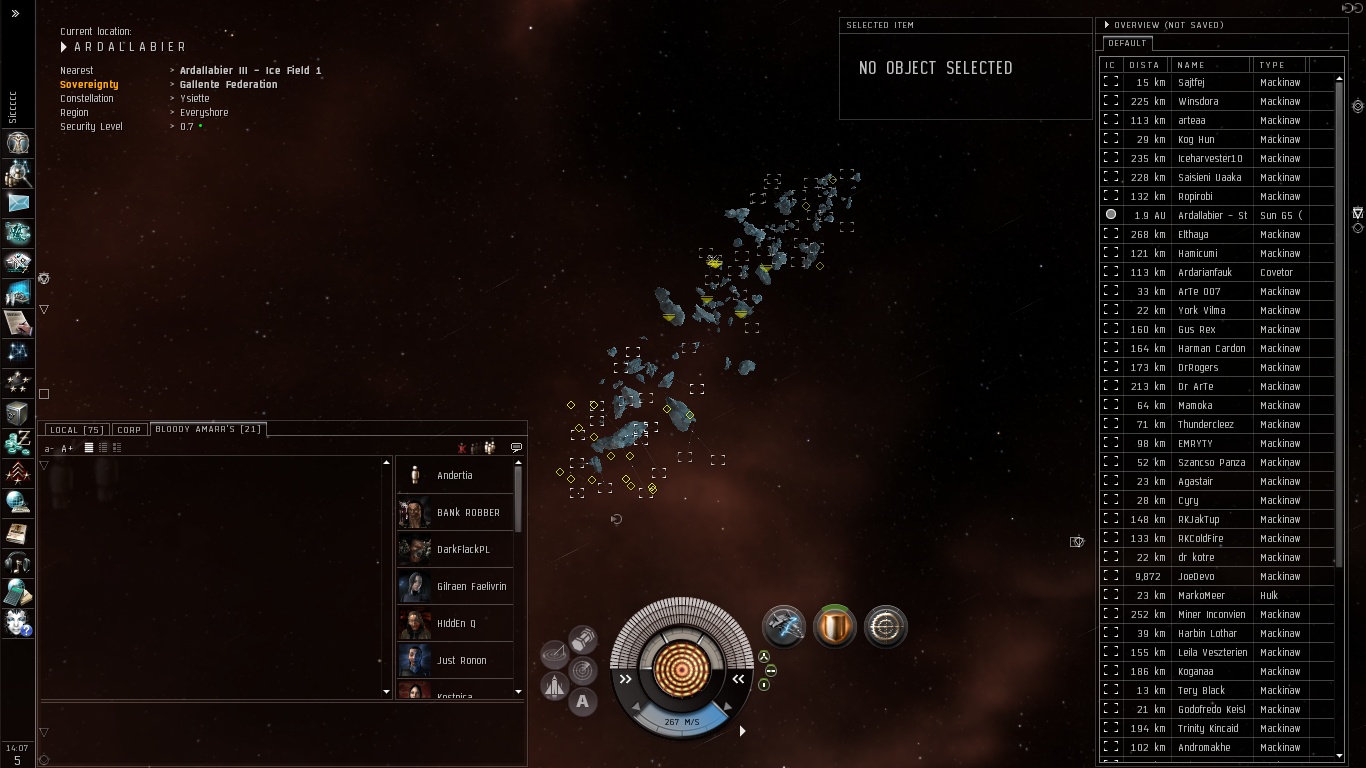1366x768 pixels.
Task: Expand the sidebar with the double-arrow button
Action: coord(15,13)
